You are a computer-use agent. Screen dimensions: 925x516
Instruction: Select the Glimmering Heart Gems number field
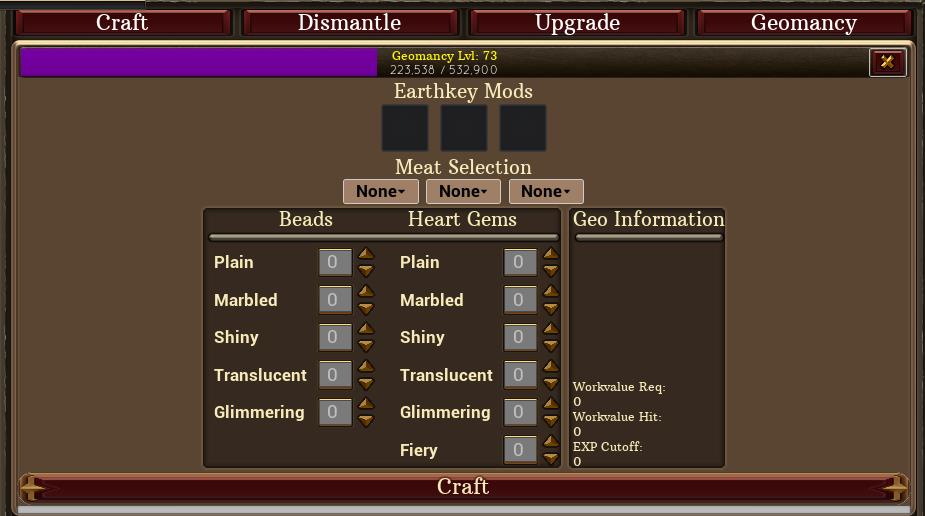(519, 412)
